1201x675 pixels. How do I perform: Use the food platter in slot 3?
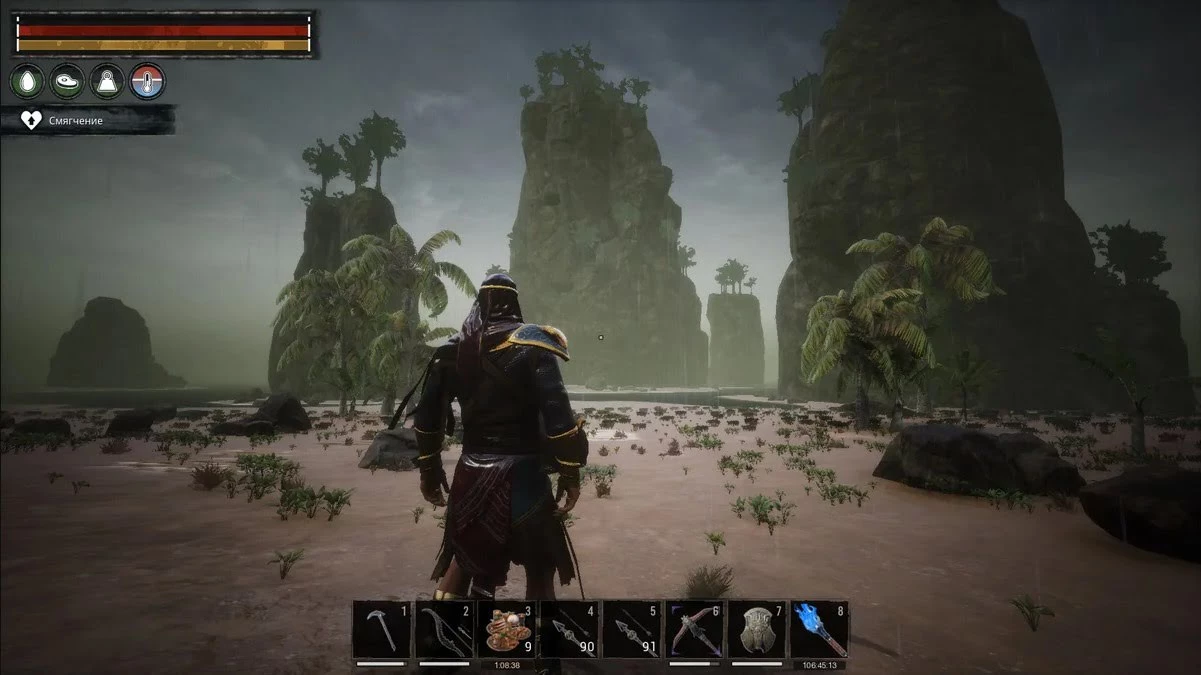click(506, 629)
